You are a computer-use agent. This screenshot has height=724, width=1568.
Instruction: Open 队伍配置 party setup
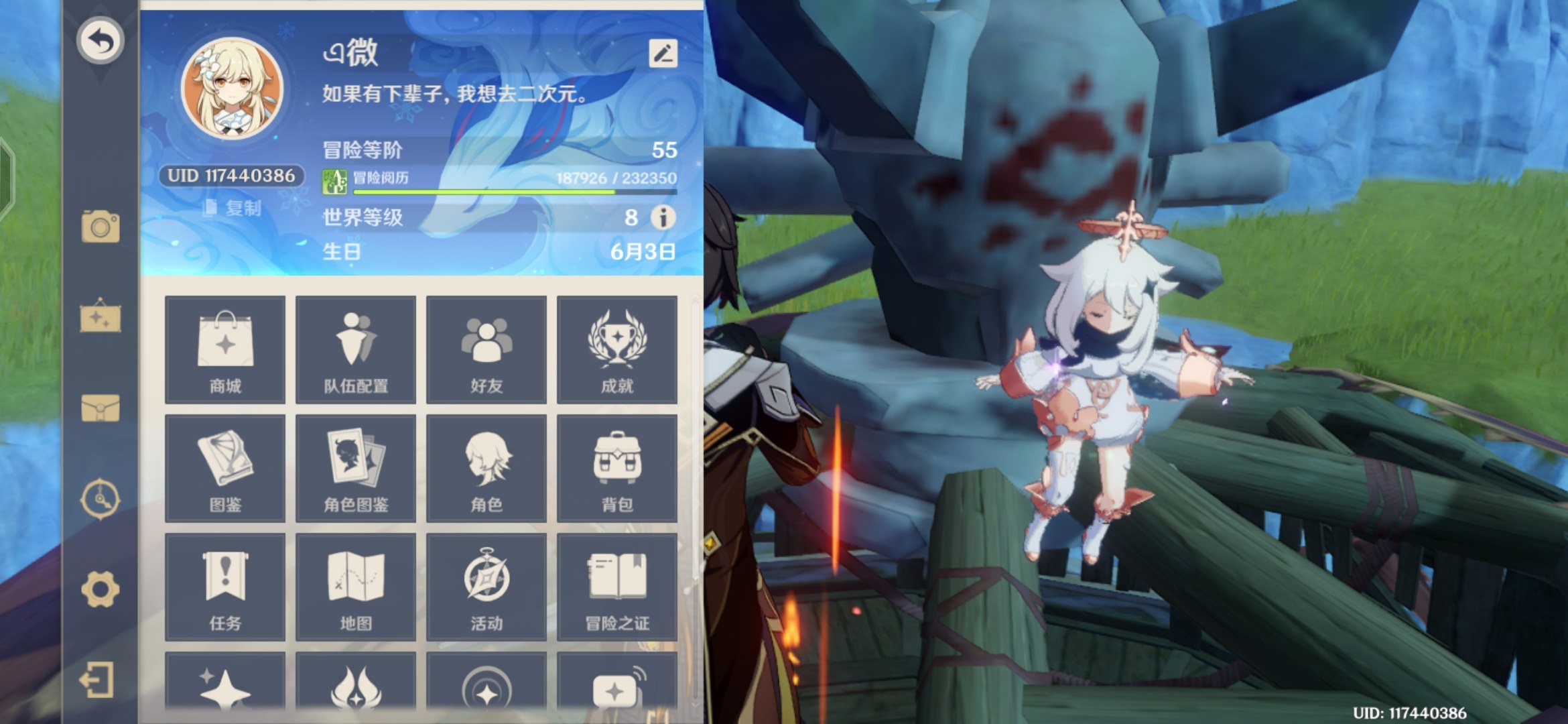point(356,350)
